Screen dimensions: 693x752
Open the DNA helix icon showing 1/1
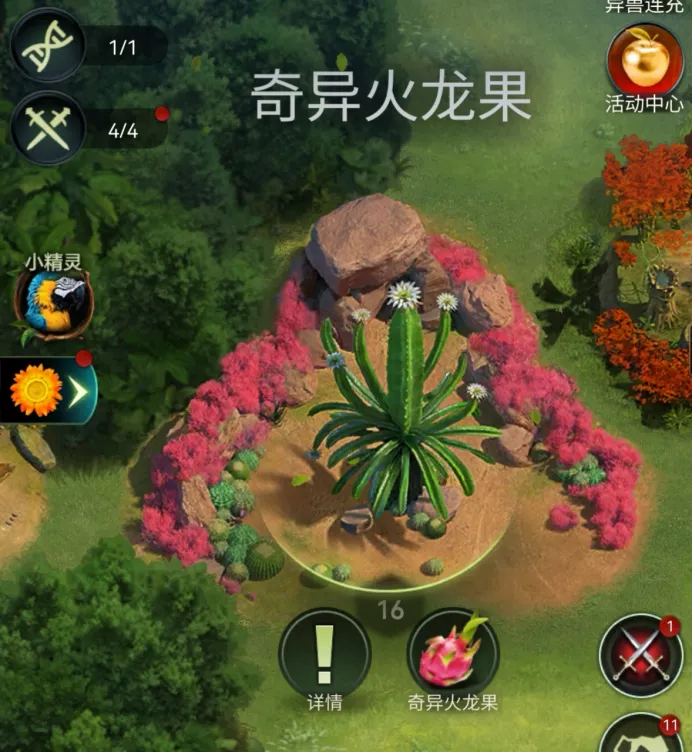click(47, 46)
